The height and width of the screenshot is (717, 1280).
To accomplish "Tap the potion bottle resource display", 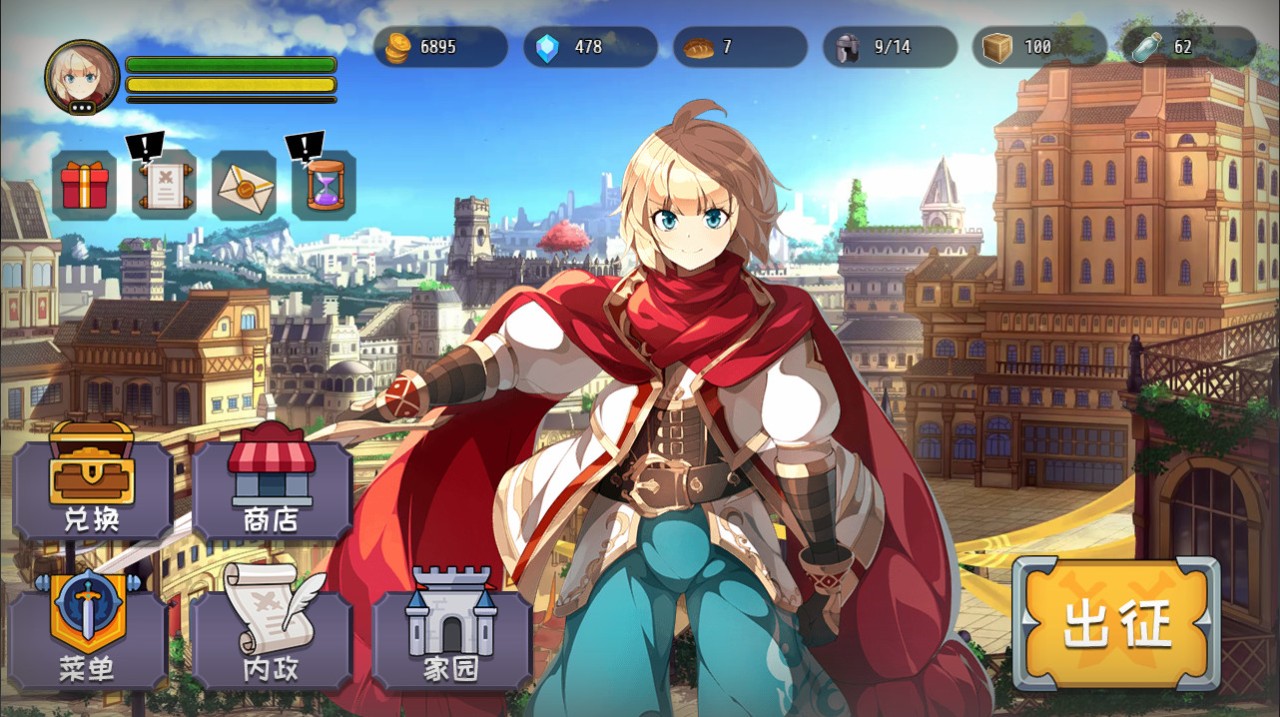I will point(1189,47).
